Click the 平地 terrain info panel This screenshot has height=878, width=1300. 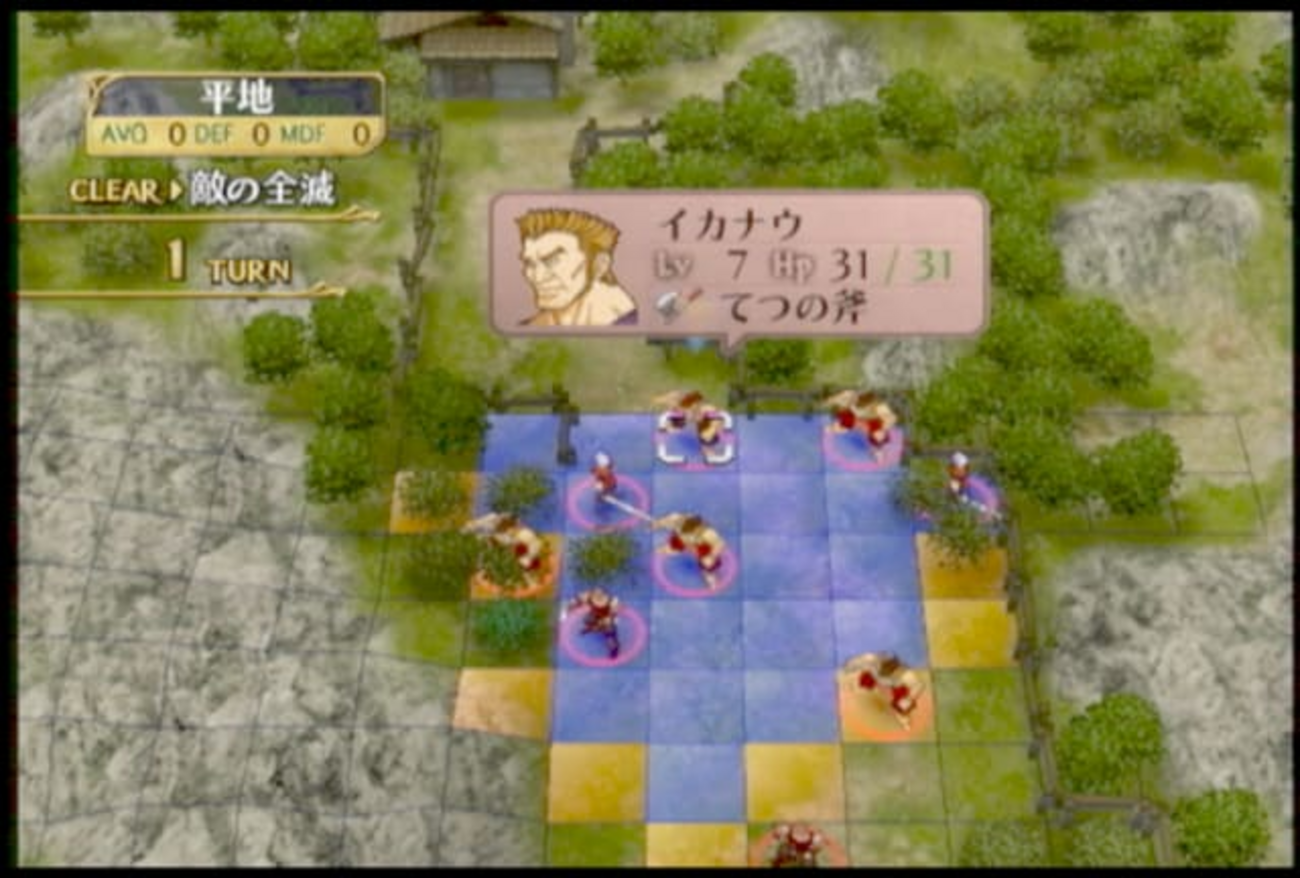click(x=235, y=114)
